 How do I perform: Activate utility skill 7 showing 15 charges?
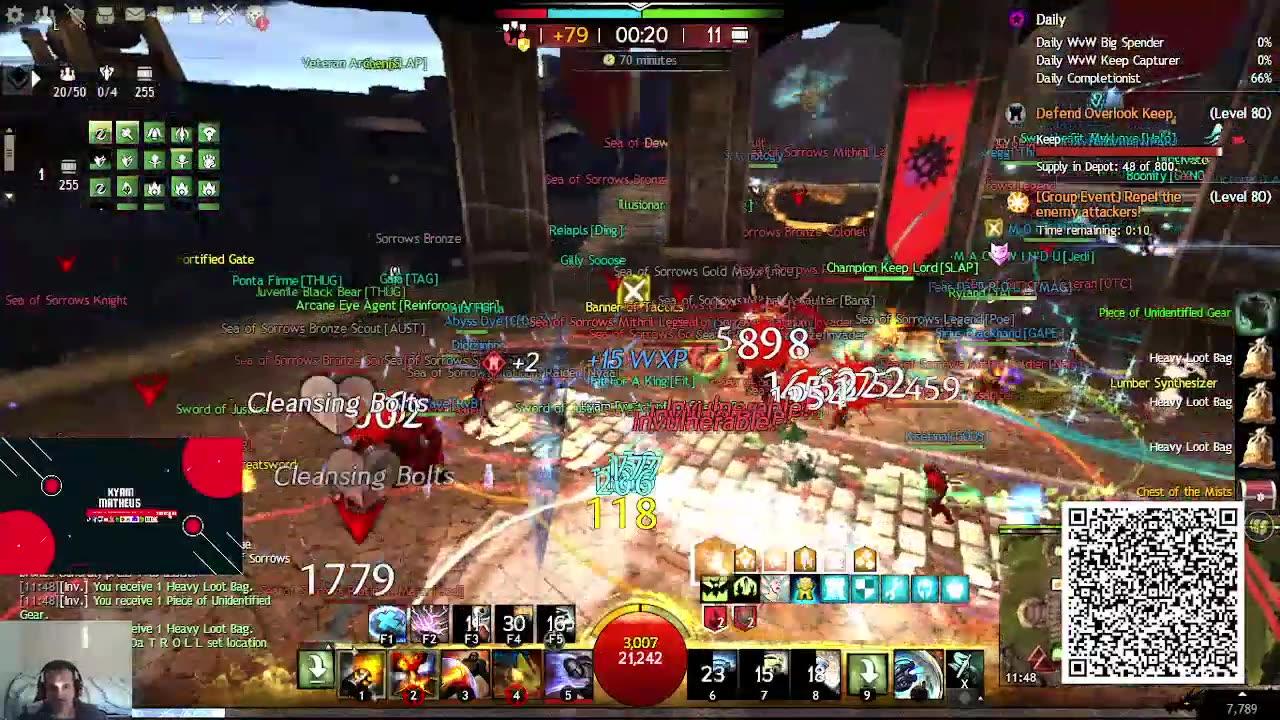point(763,670)
